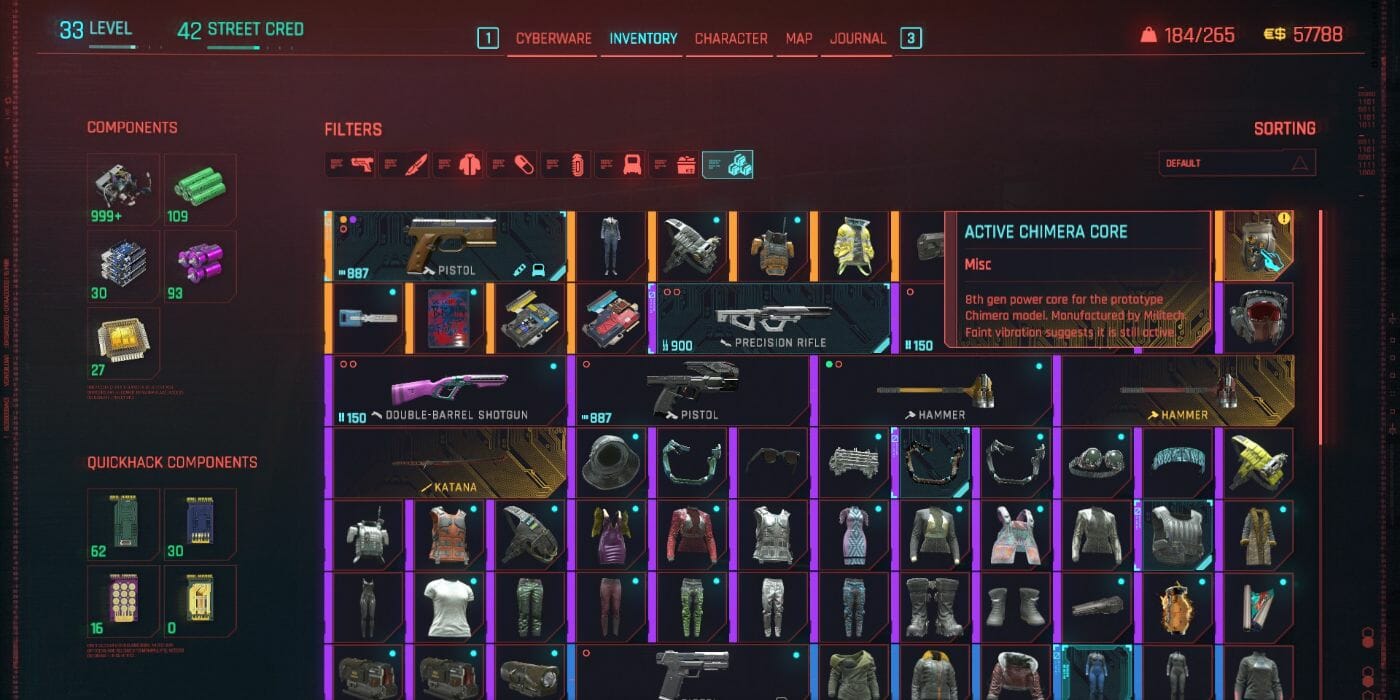
Task: Select the pink Double-Barrel Shotgun
Action: tap(447, 391)
